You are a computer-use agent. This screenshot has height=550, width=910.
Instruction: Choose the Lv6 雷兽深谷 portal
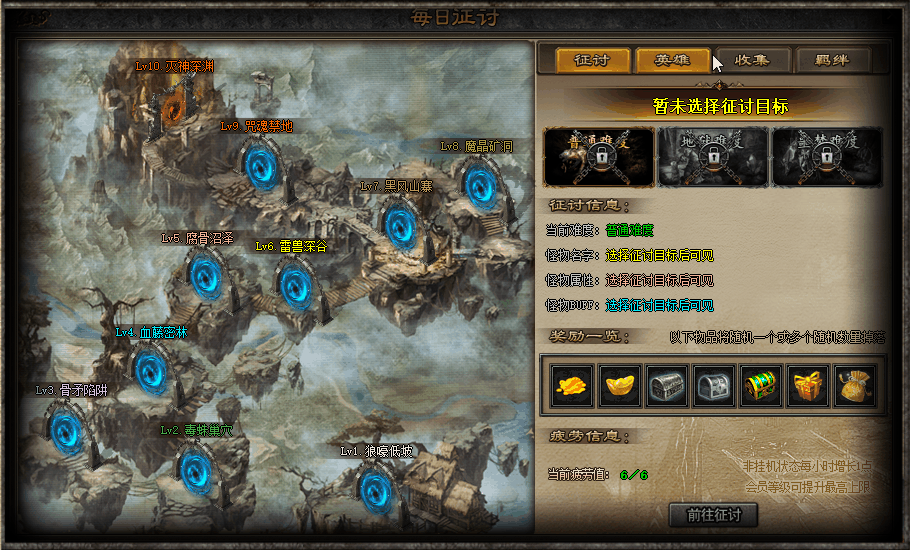coord(294,284)
